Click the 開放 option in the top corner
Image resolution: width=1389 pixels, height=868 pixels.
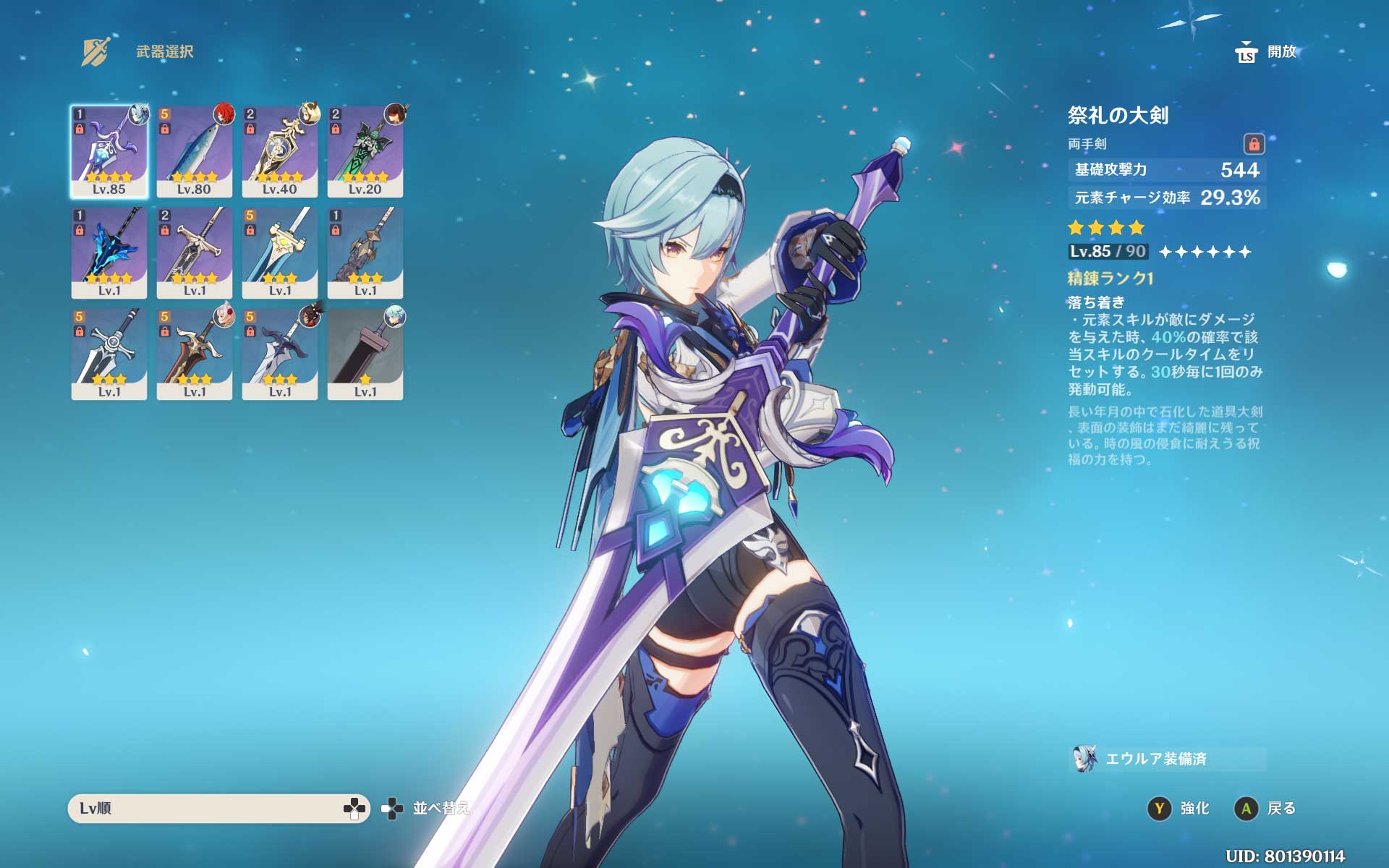click(x=1267, y=52)
